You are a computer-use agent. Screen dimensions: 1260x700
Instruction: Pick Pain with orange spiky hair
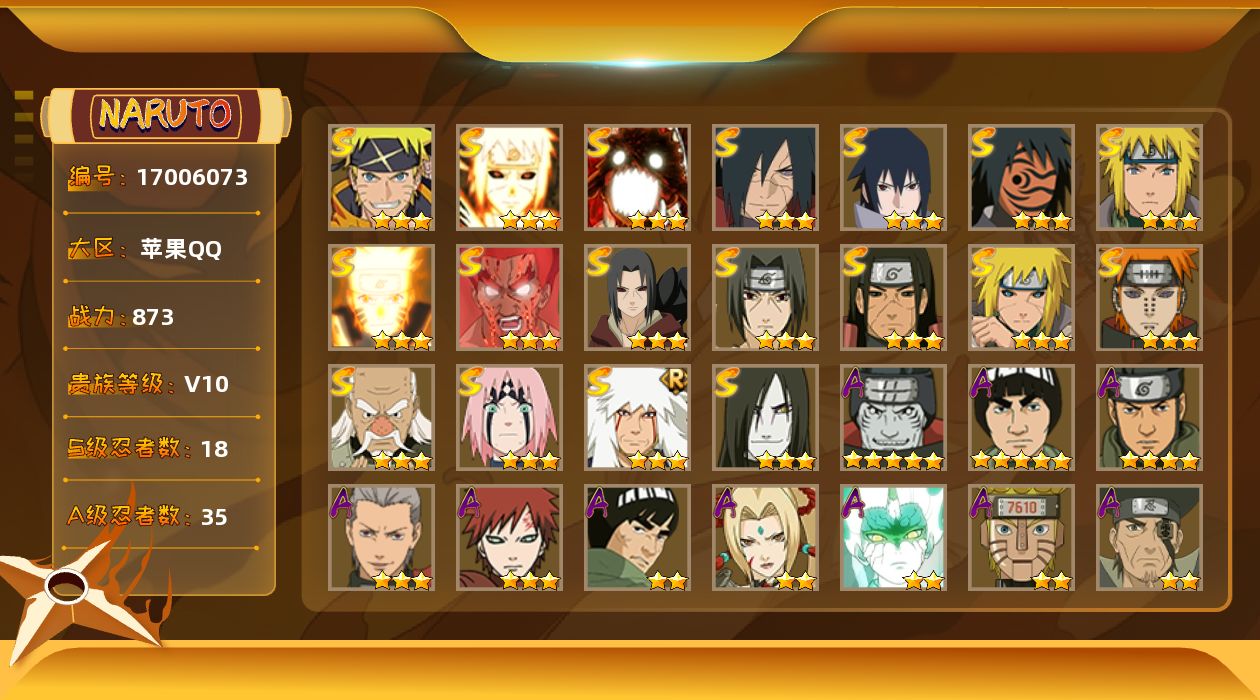[x=1149, y=297]
